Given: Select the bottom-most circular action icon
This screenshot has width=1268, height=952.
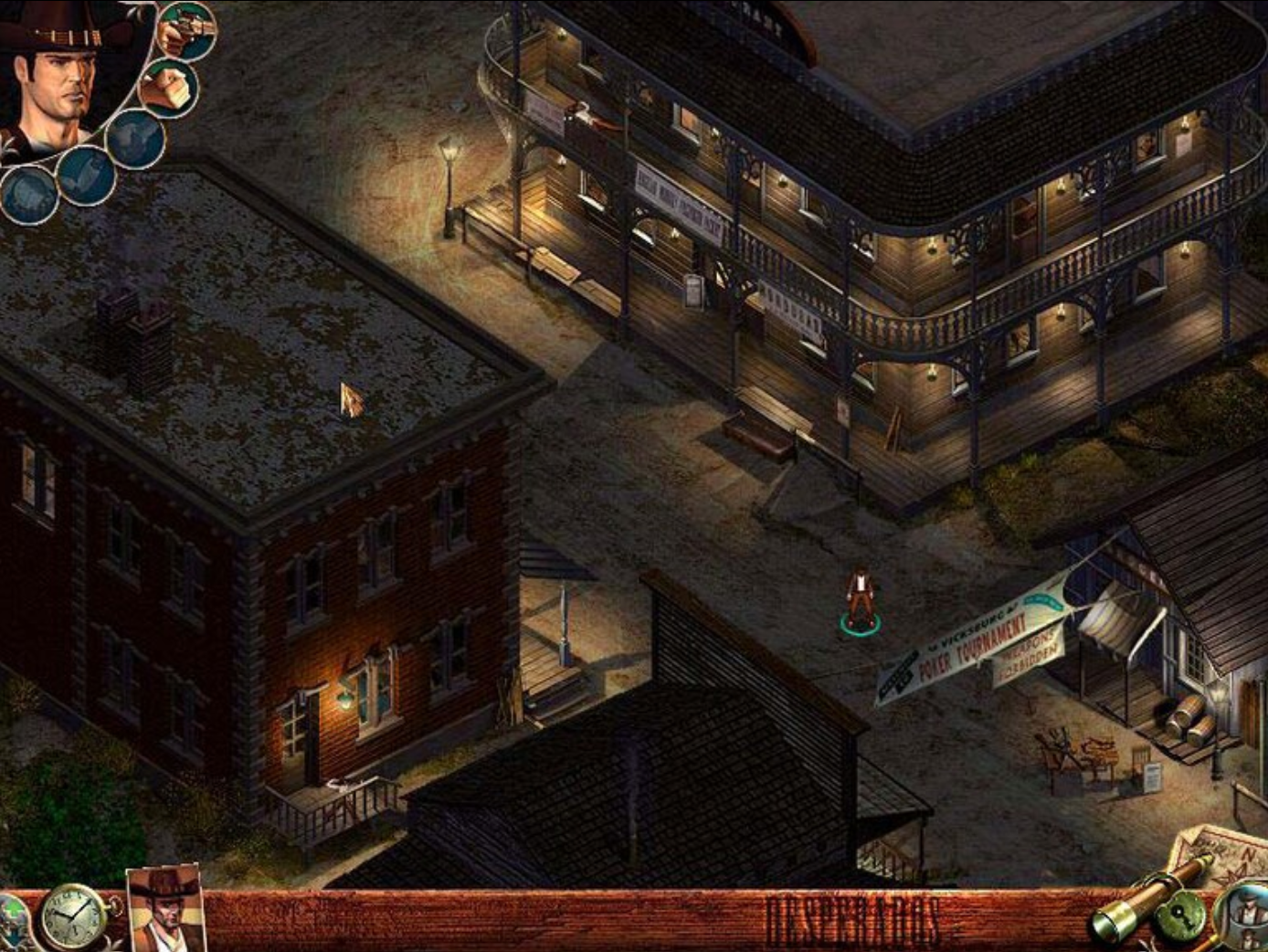Looking at the screenshot, I should (28, 196).
